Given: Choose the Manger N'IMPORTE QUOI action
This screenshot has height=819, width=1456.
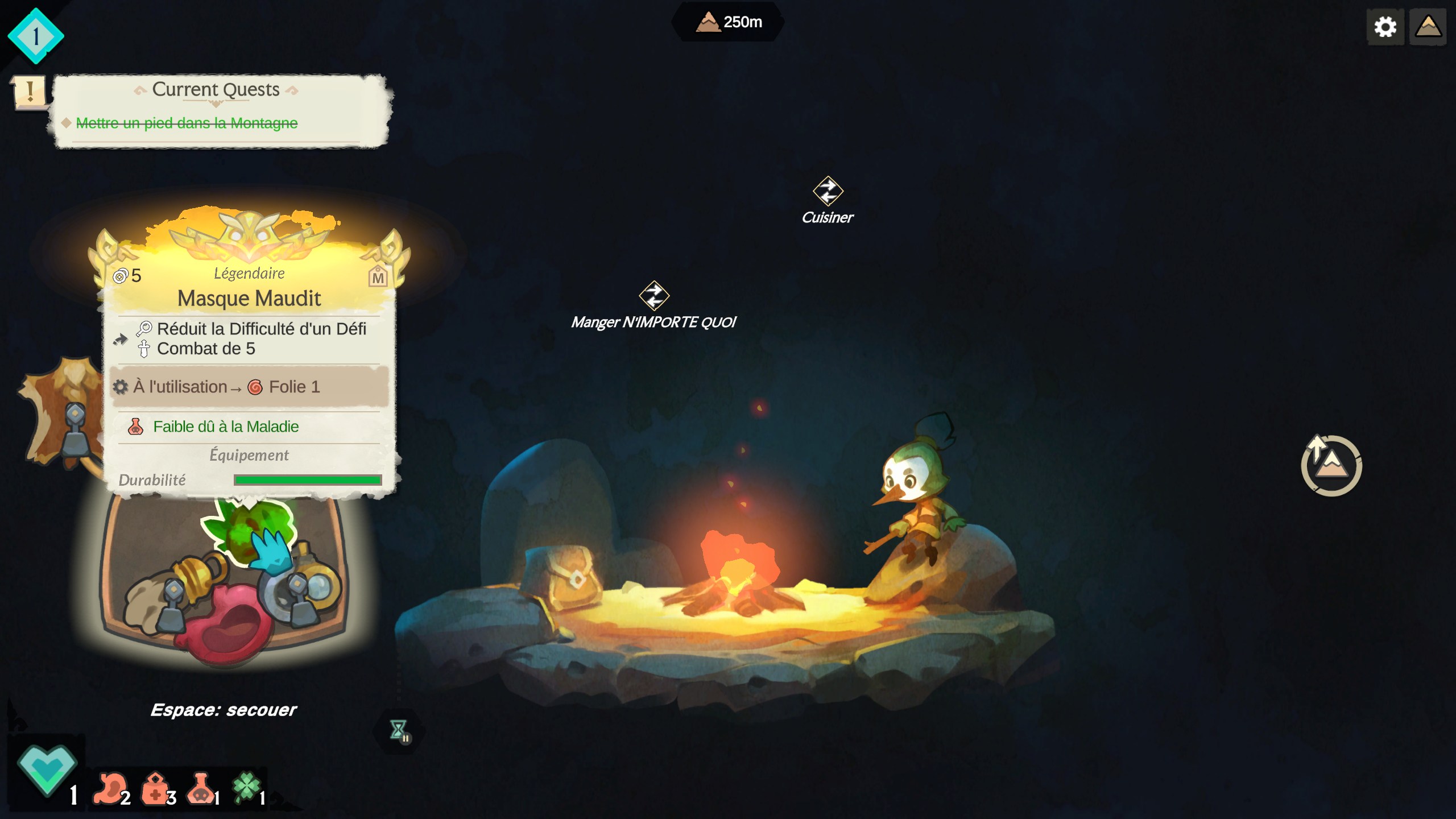Looking at the screenshot, I should tap(653, 305).
